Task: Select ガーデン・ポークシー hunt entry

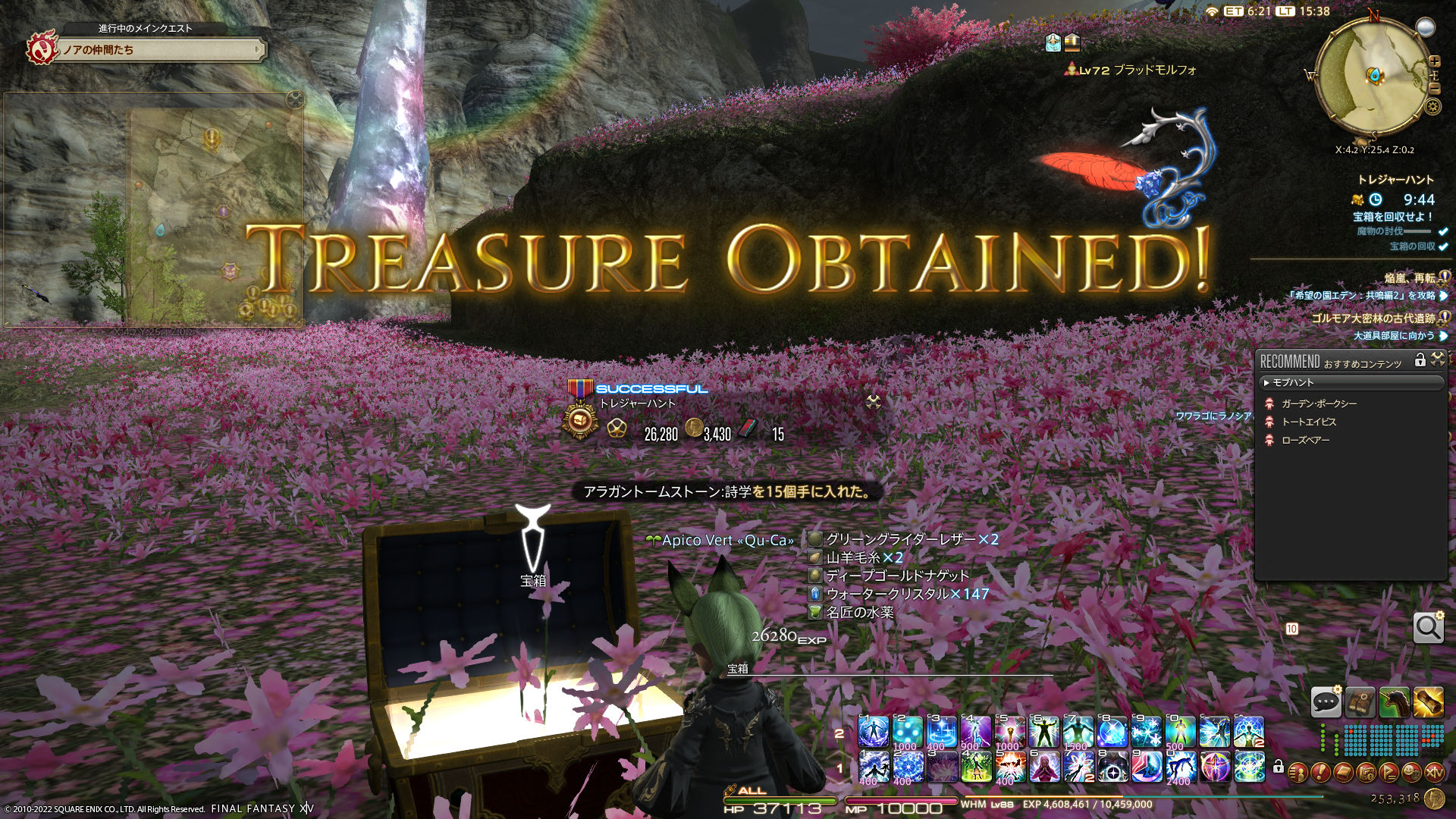Action: [x=1319, y=404]
